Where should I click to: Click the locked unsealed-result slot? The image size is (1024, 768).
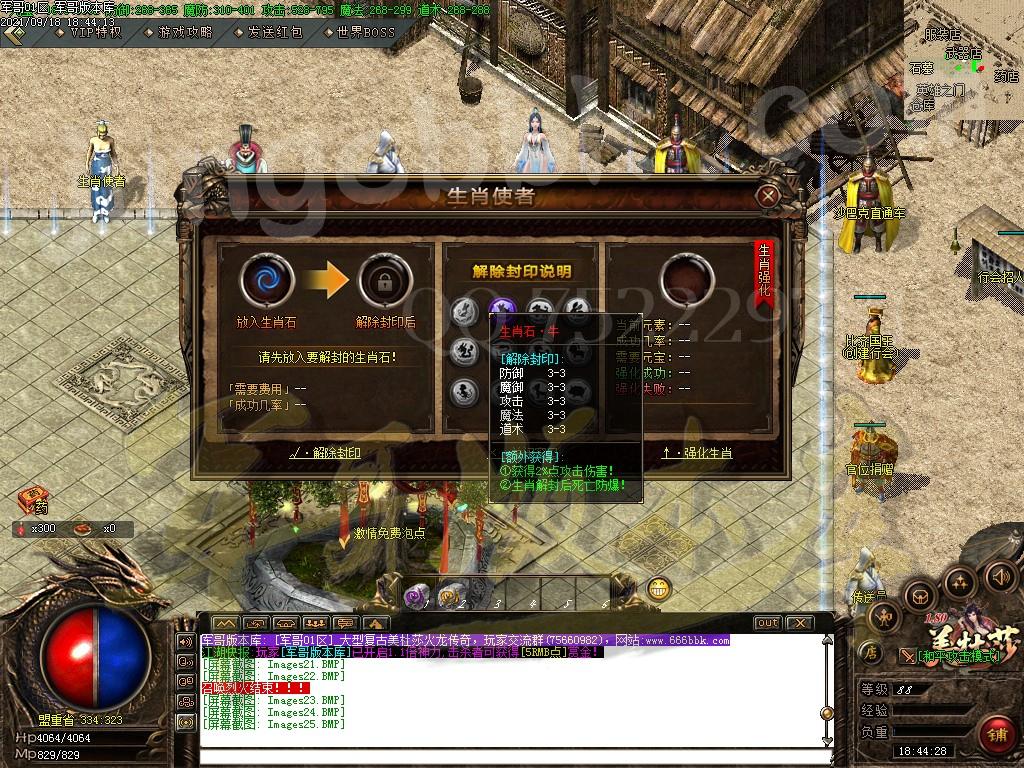(384, 279)
